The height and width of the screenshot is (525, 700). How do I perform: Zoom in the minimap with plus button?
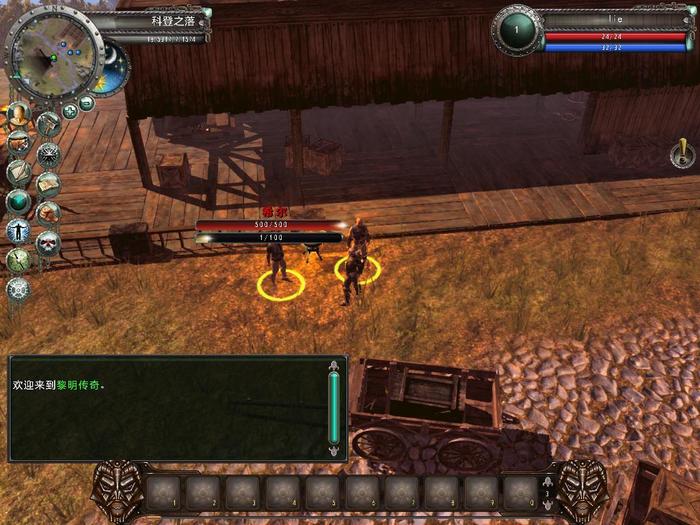point(70,111)
